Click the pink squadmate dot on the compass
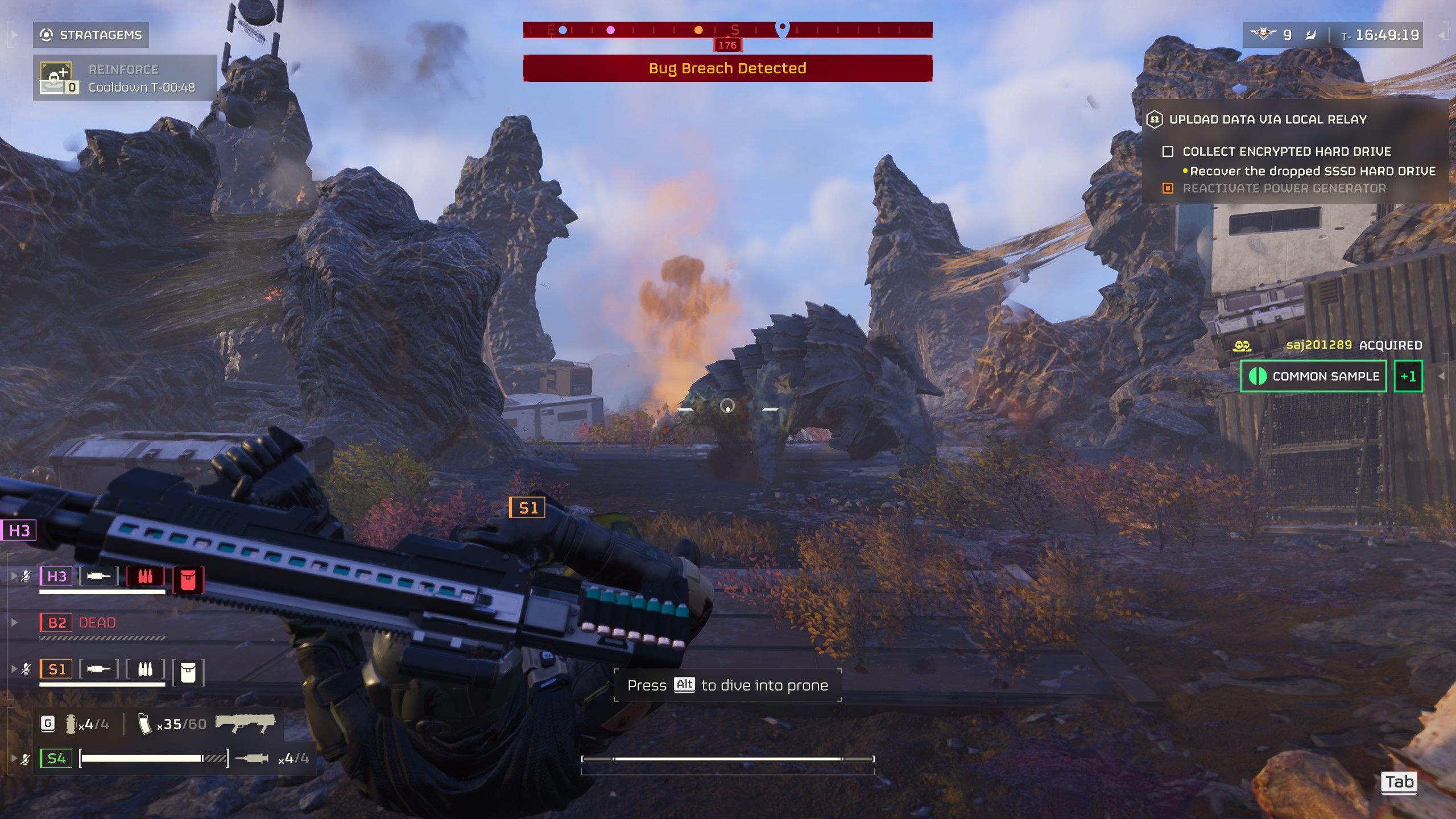Screen dimensions: 1456x819 tap(610, 30)
